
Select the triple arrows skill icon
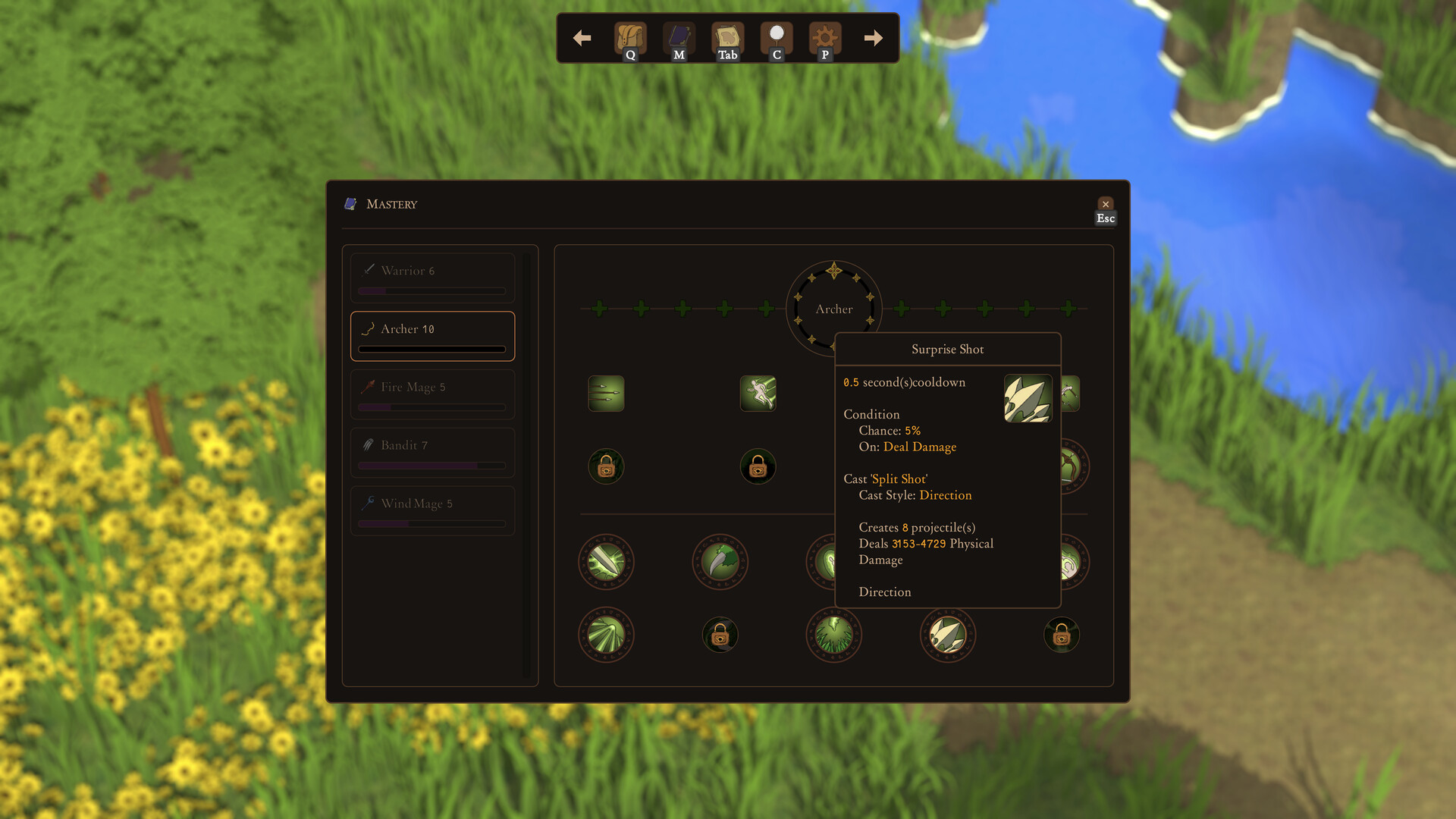pos(606,394)
